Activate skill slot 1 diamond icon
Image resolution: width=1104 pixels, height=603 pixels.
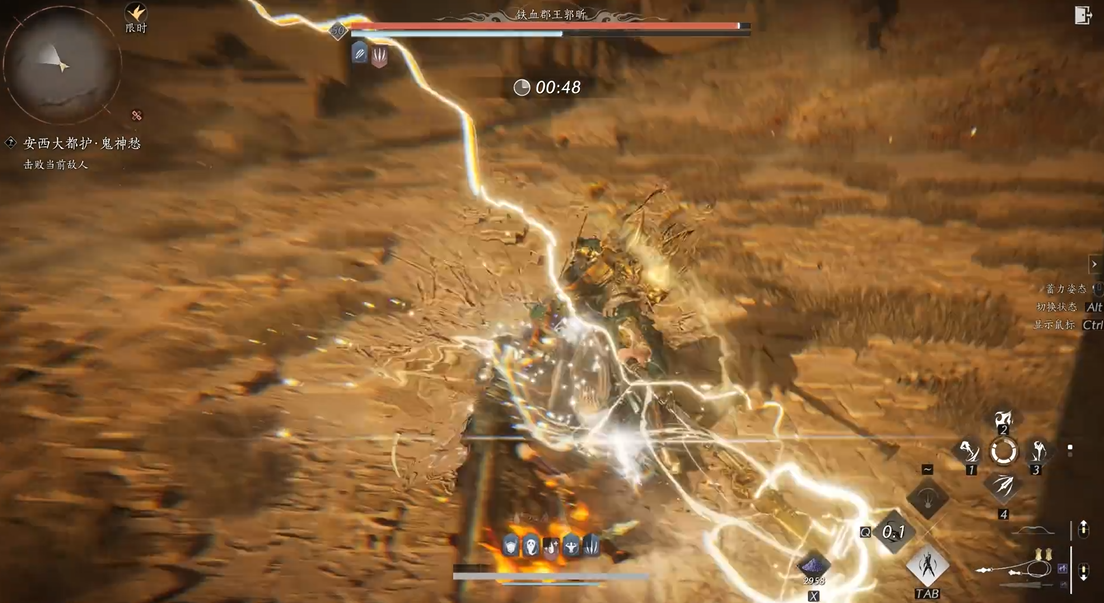[x=968, y=451]
